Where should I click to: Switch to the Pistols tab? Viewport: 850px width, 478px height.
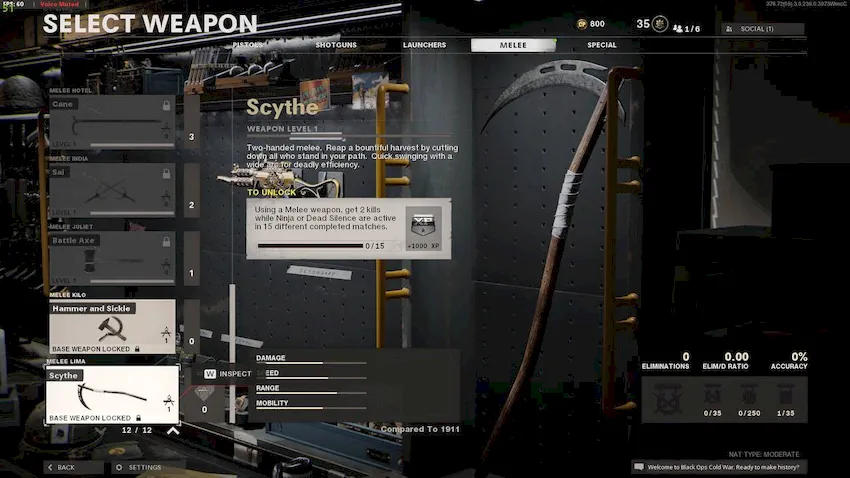(x=247, y=45)
